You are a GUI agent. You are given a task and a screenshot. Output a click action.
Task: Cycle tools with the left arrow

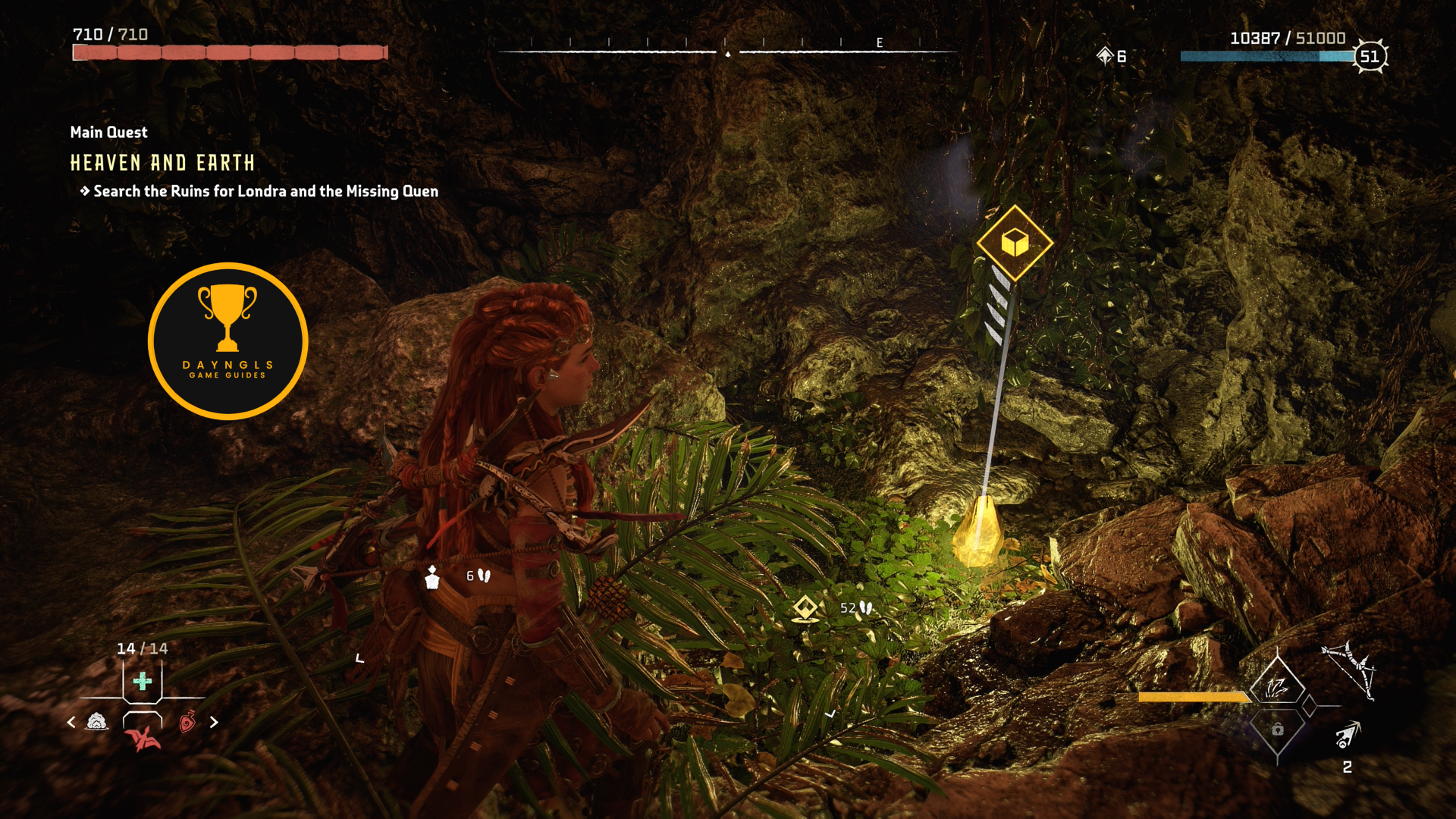tap(71, 723)
